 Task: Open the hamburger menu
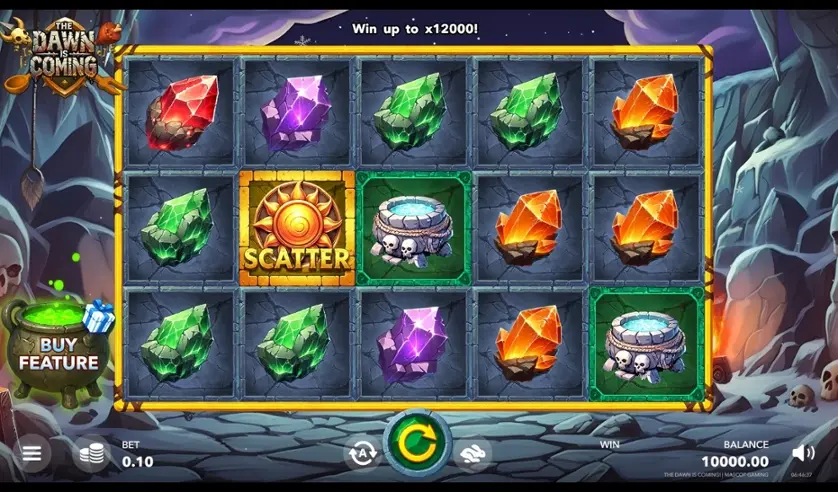click(x=31, y=454)
